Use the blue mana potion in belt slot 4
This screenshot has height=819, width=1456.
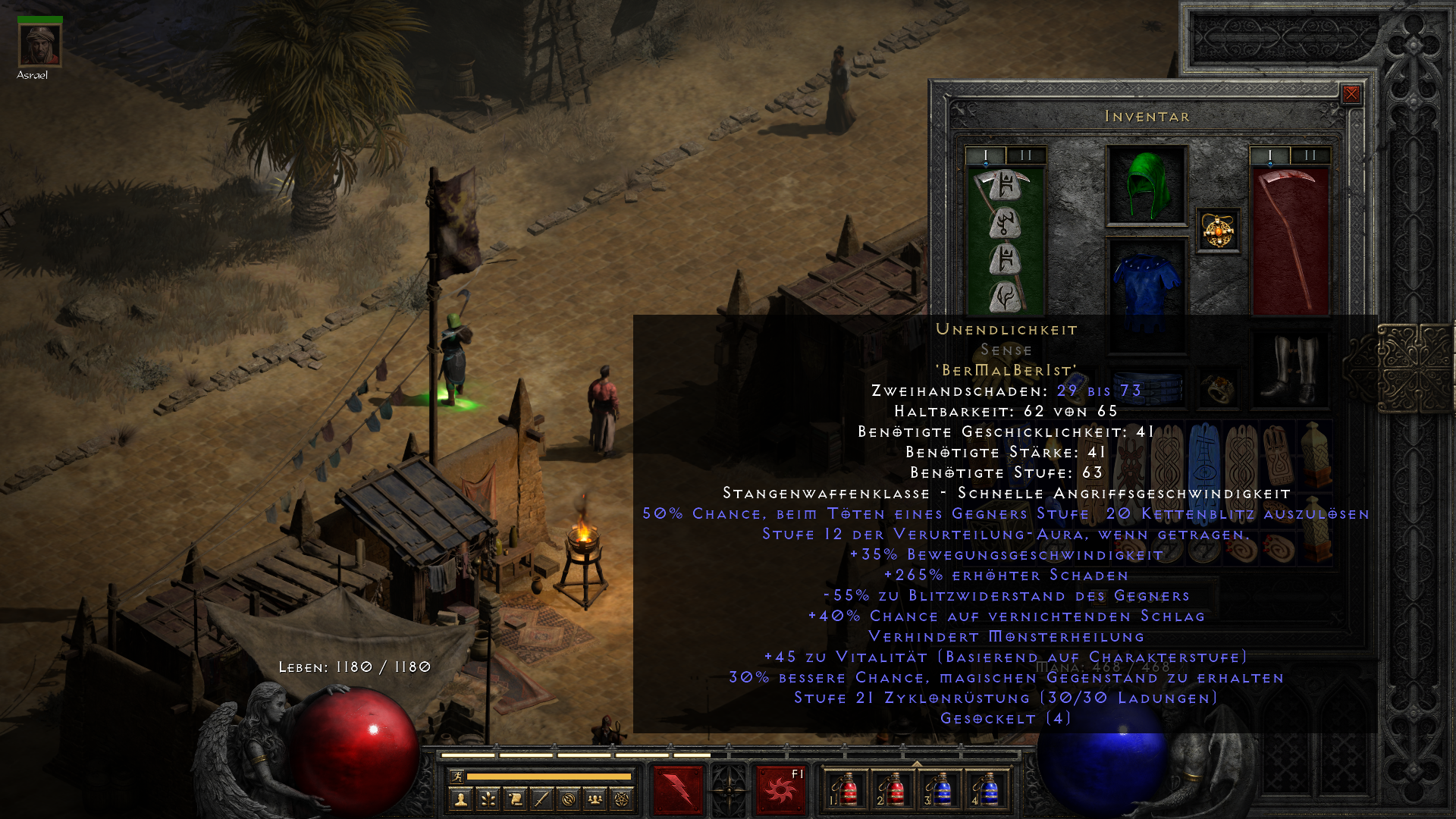point(986,789)
